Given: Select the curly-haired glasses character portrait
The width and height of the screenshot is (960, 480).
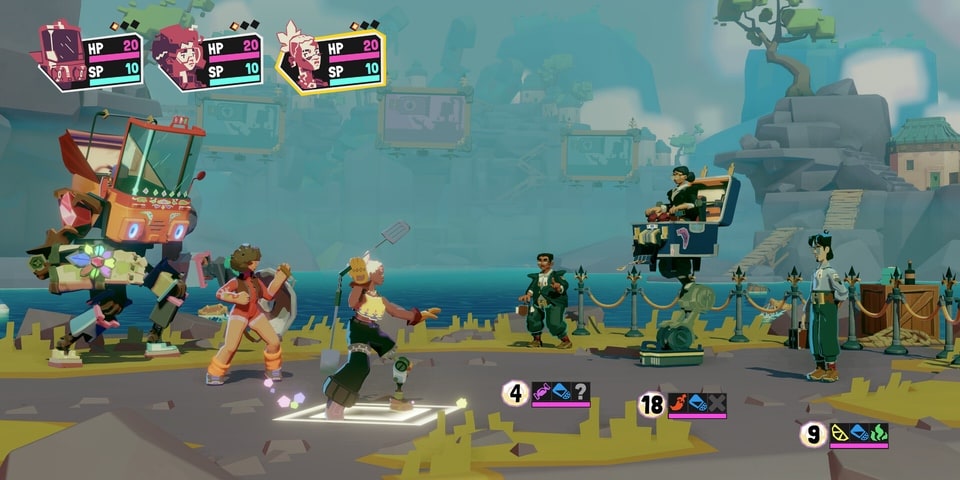Looking at the screenshot, I should (180, 58).
